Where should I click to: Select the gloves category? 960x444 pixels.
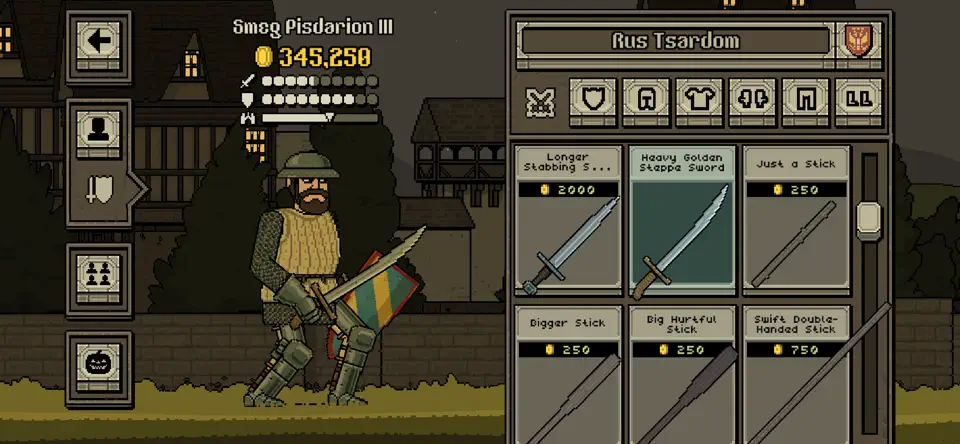(x=752, y=102)
